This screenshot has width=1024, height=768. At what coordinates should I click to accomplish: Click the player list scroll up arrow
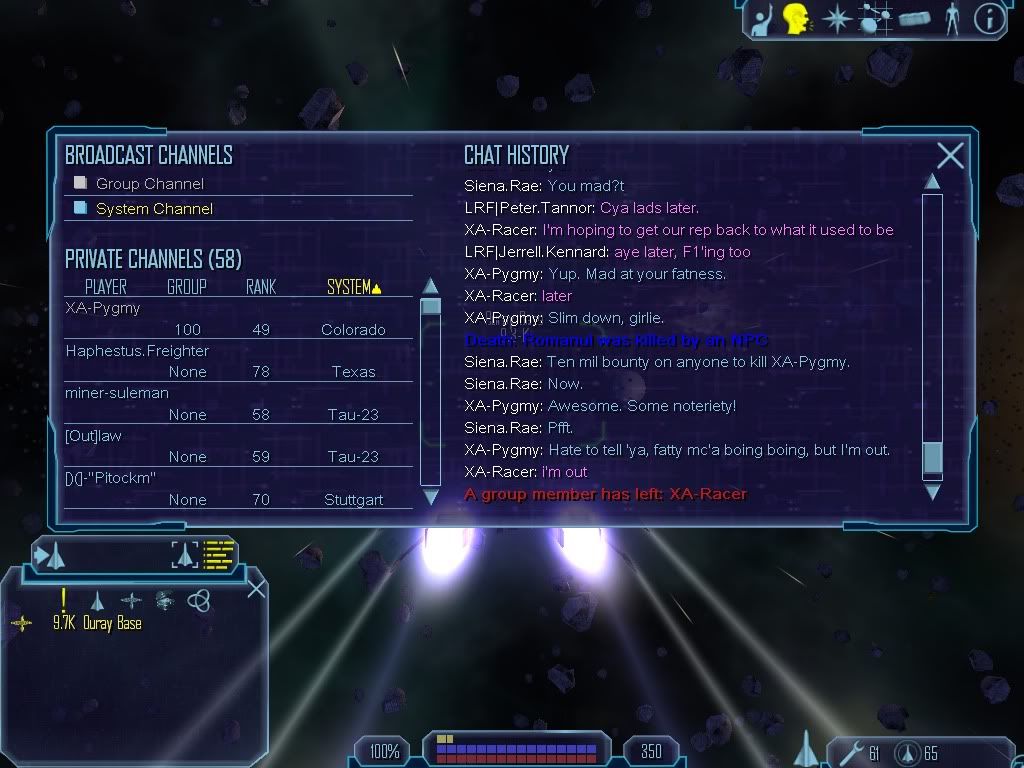point(431,286)
